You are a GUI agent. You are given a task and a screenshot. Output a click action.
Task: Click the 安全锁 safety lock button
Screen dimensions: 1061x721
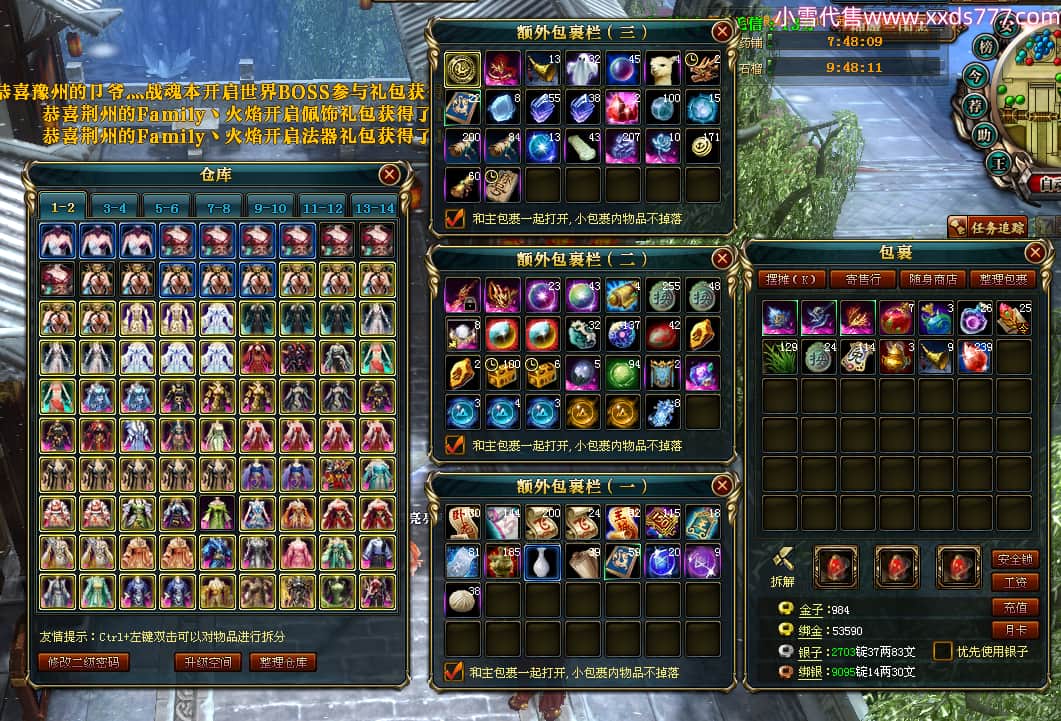pos(1015,559)
